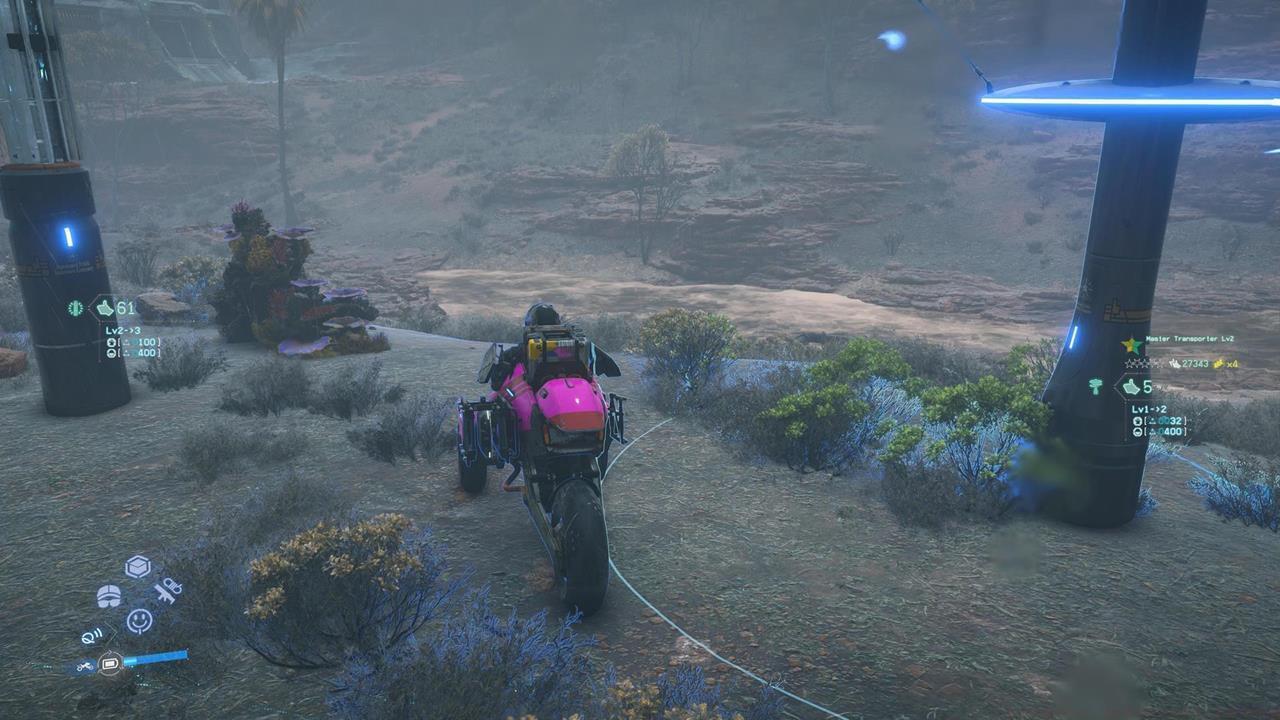Screen dimensions: 1280x720
Task: Click the Master Transporter Lv2 star emblem
Action: 1132,344
